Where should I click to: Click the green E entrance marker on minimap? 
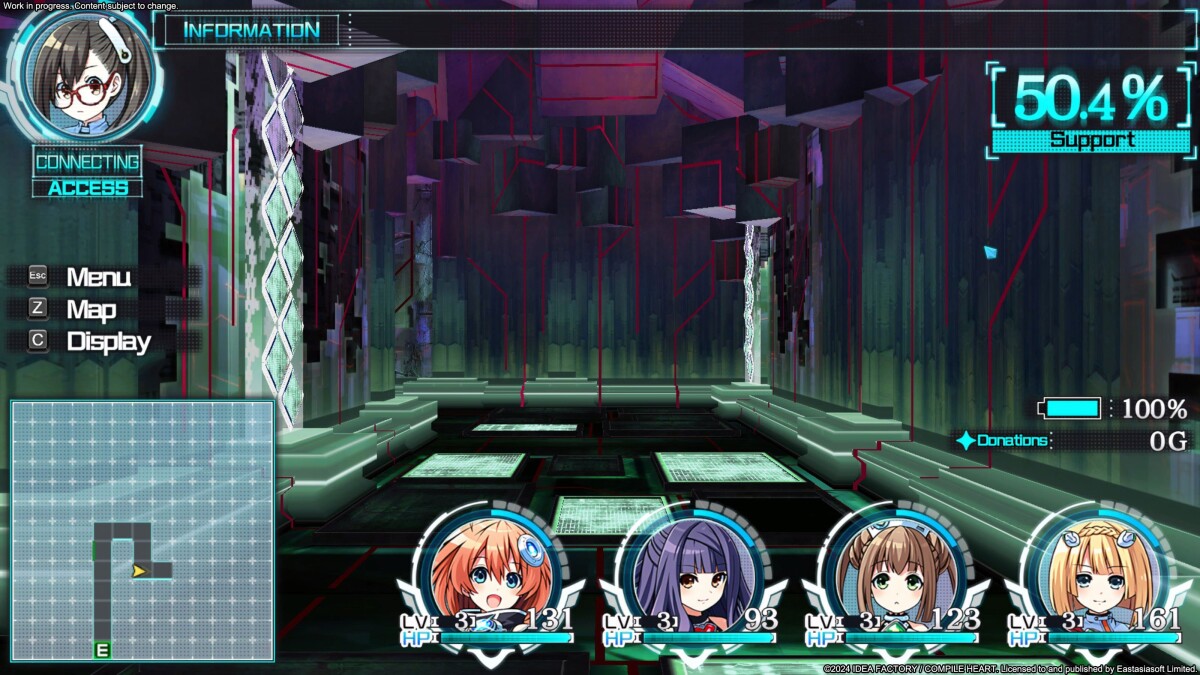pos(101,651)
